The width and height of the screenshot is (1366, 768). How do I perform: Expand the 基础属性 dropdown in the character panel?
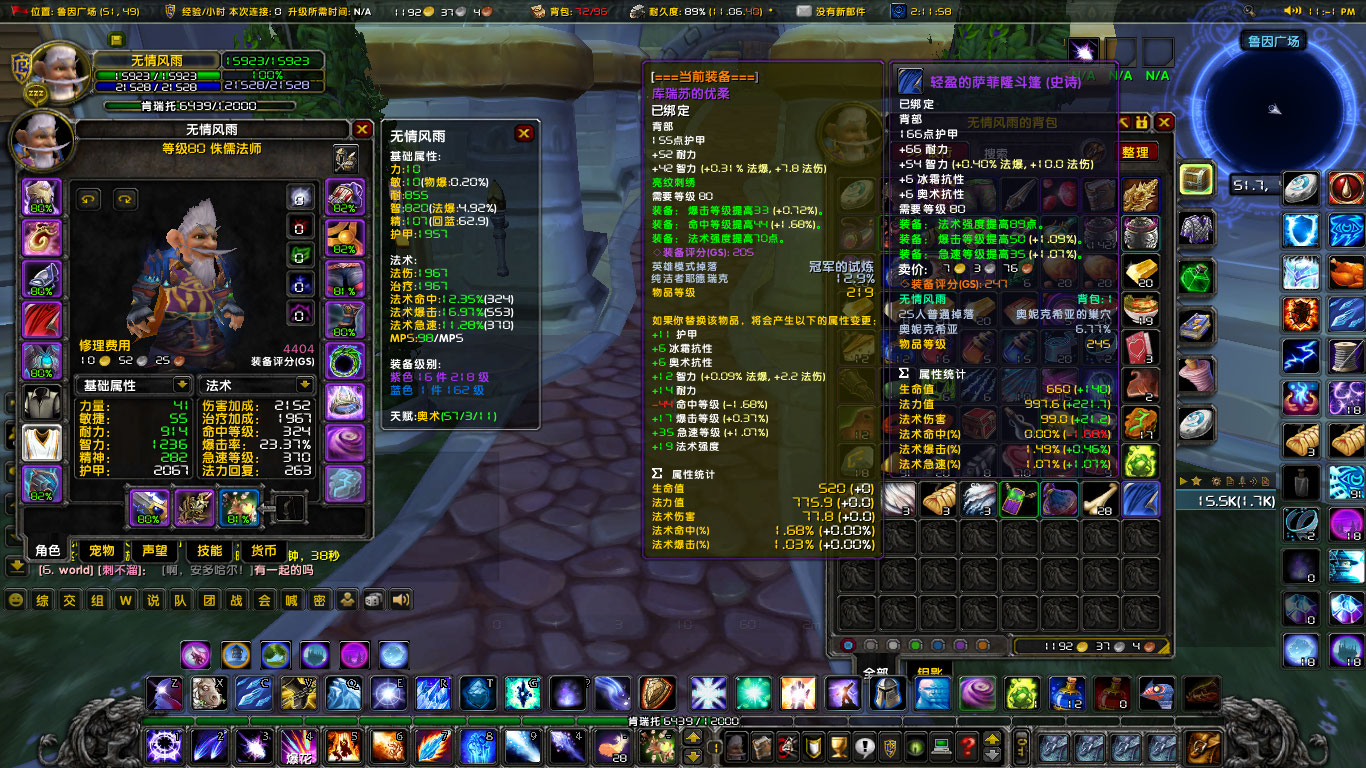133,385
